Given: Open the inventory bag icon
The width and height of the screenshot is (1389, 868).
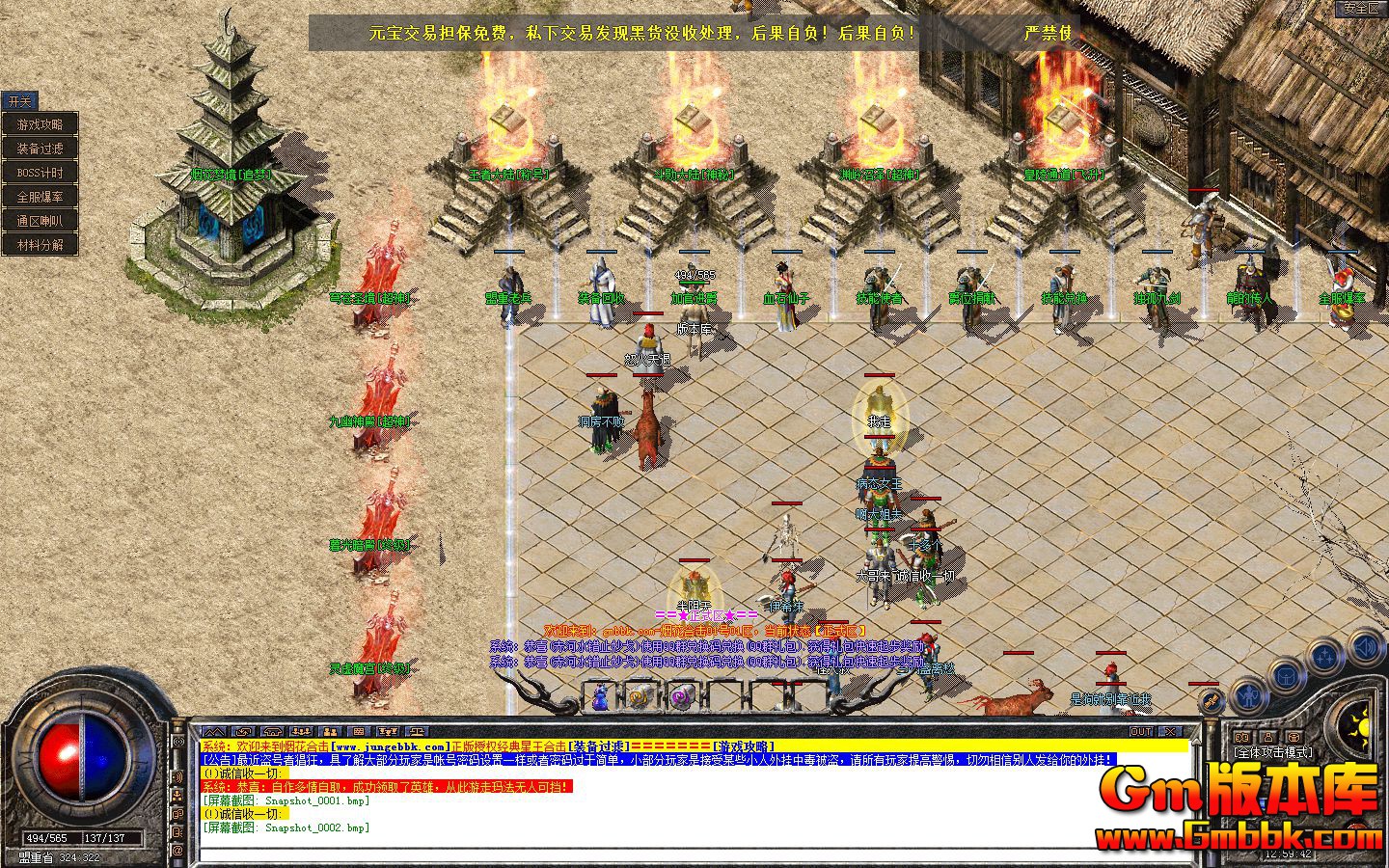Looking at the screenshot, I should [x=1286, y=677].
